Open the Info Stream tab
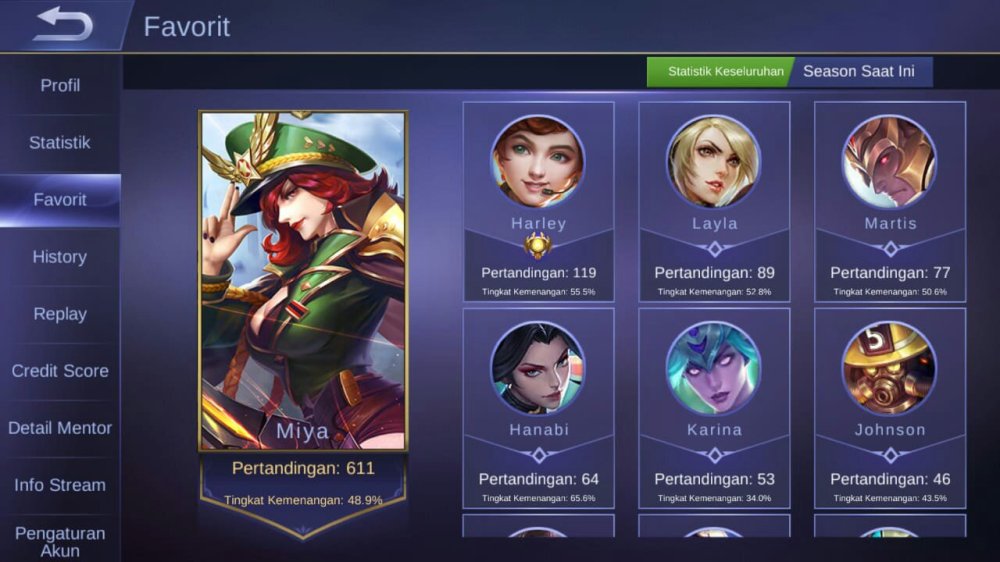This screenshot has height=562, width=1000. (x=60, y=485)
